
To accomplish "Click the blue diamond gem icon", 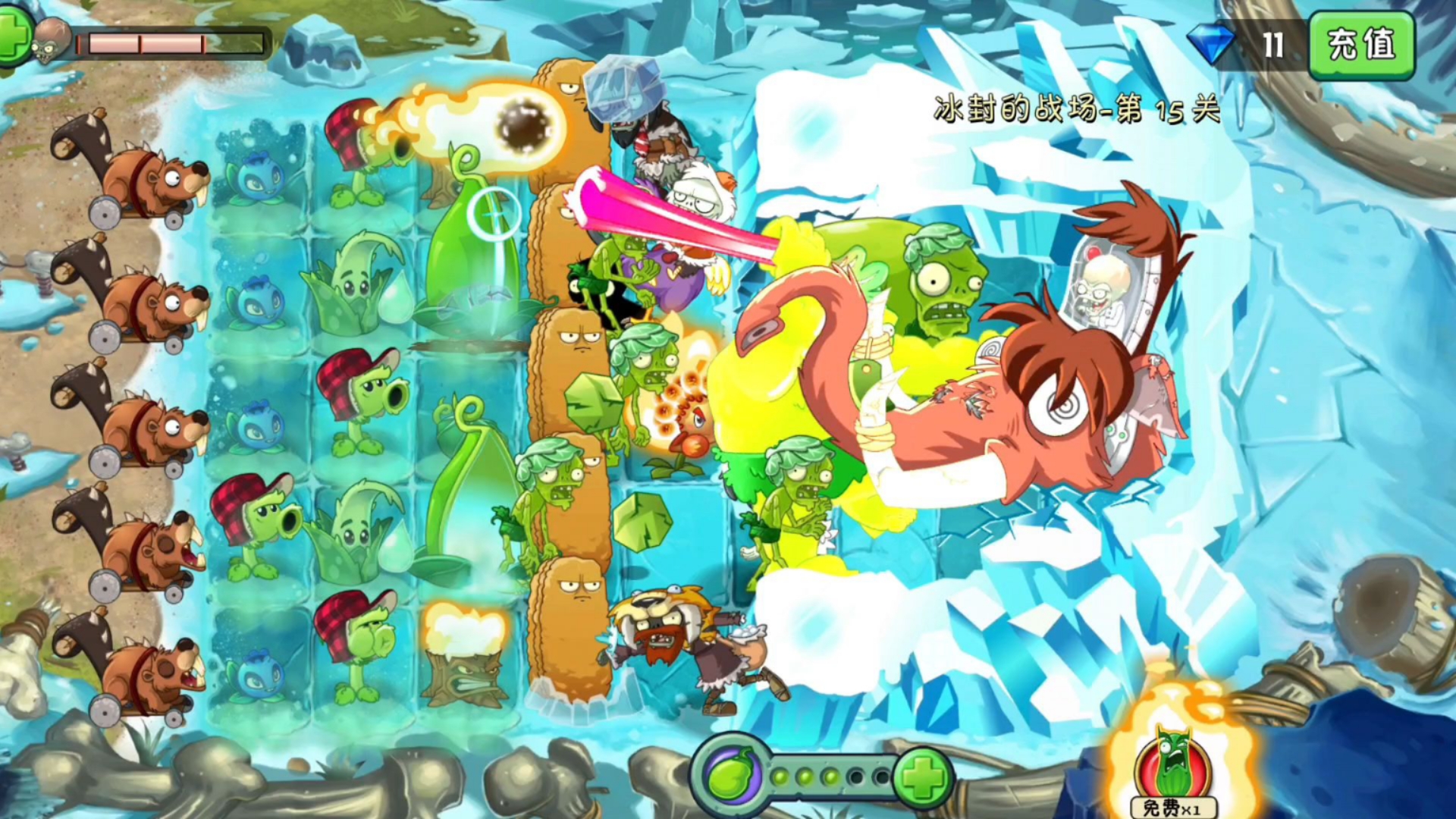I will coord(1210,43).
